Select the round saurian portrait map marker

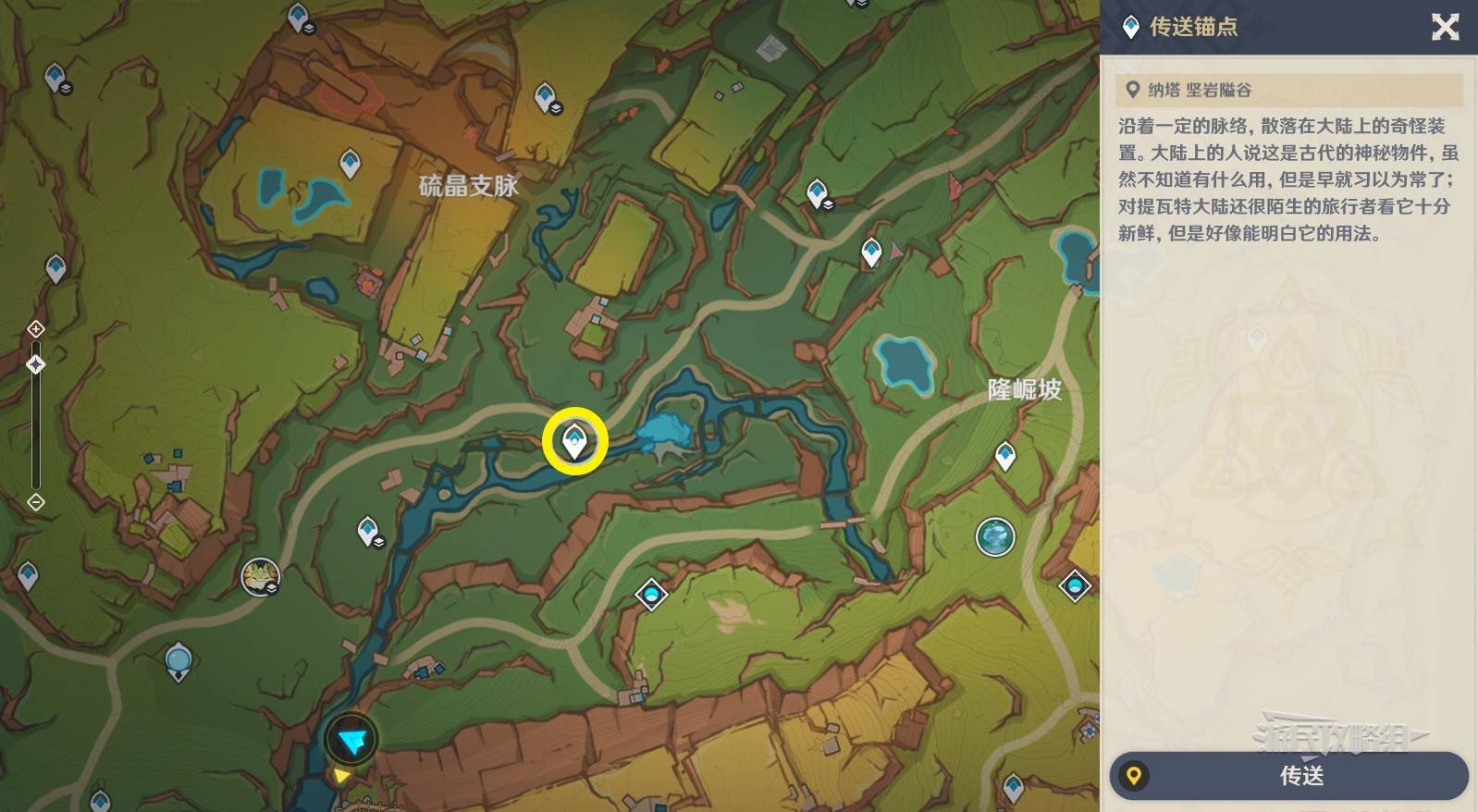(x=260, y=577)
